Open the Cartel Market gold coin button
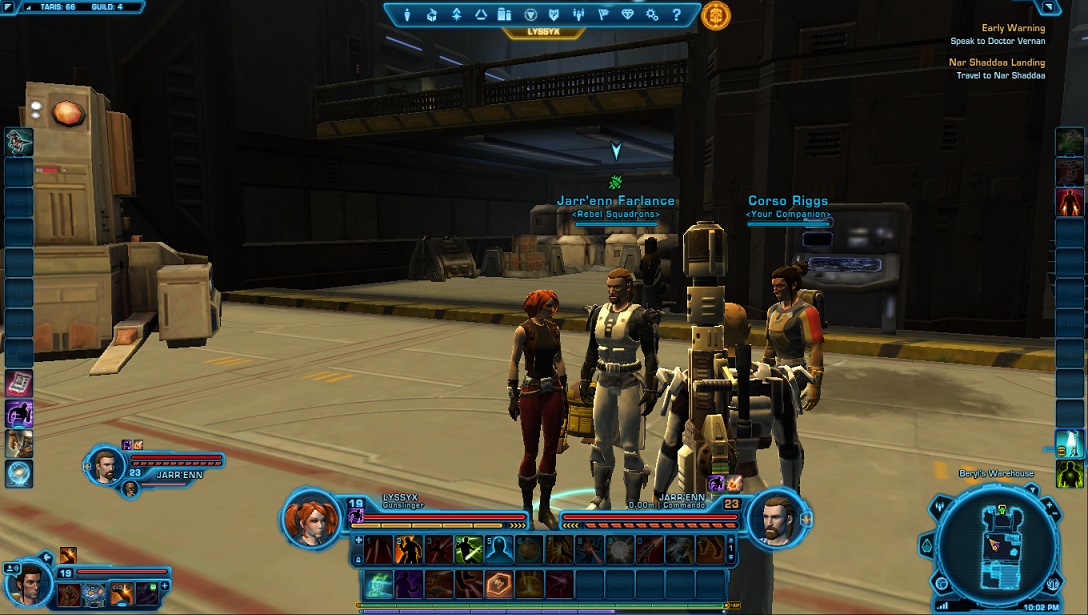Screen dimensions: 1088x615 (716, 16)
